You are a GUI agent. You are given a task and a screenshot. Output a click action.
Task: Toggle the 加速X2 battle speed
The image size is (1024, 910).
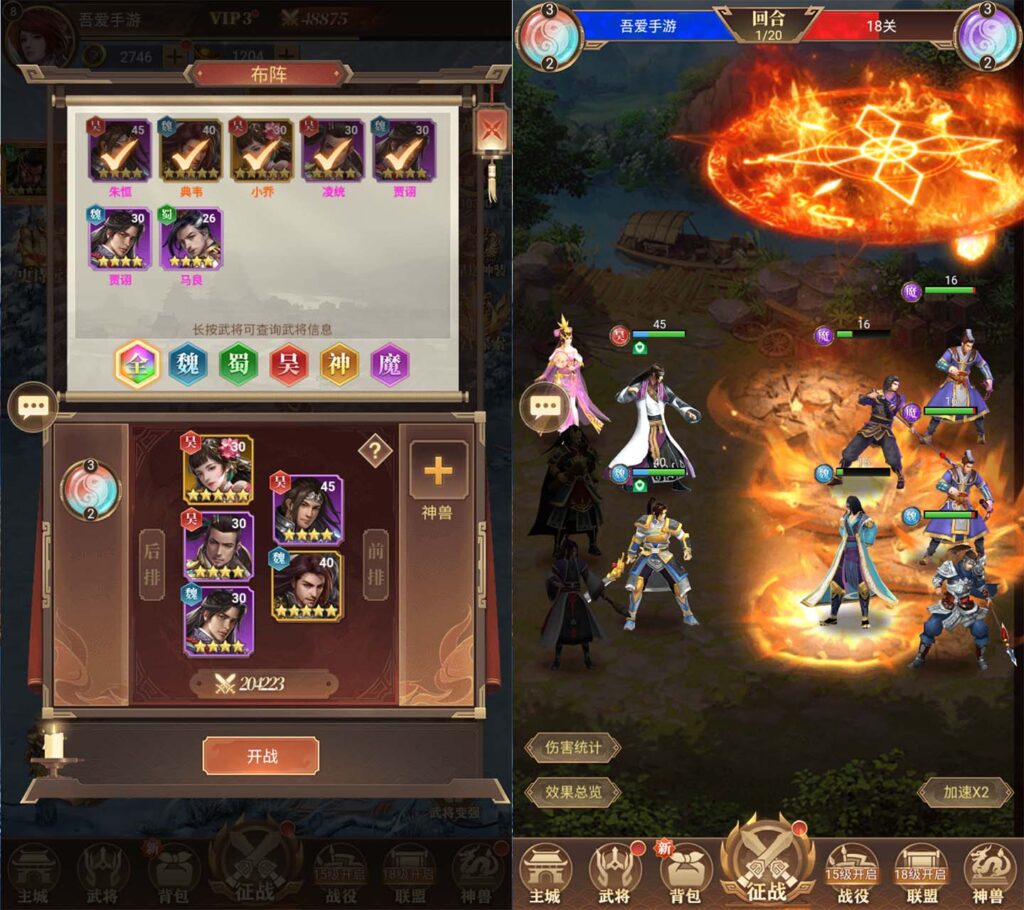click(x=965, y=792)
